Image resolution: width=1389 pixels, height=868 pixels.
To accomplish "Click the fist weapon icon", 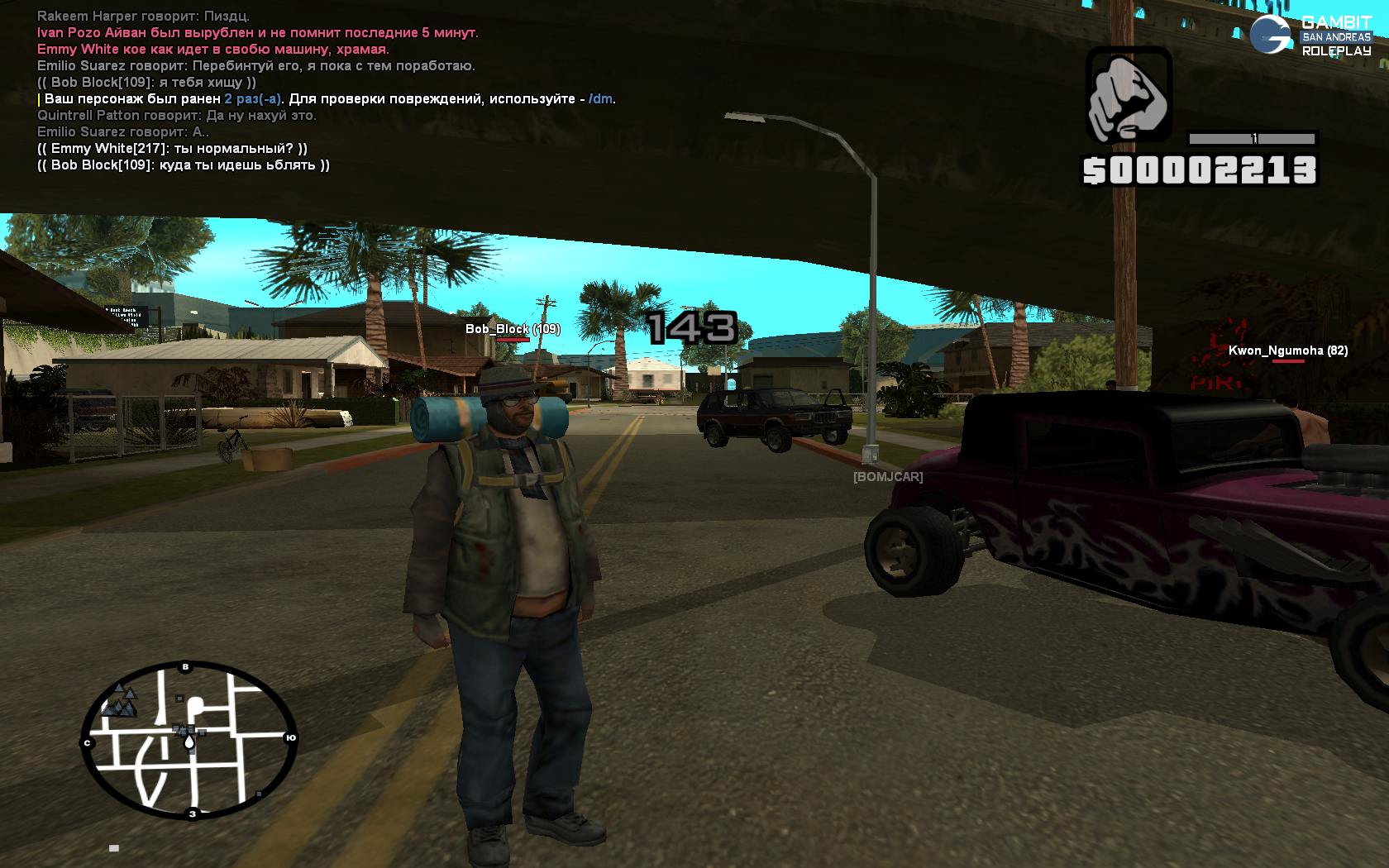I will click(1129, 96).
